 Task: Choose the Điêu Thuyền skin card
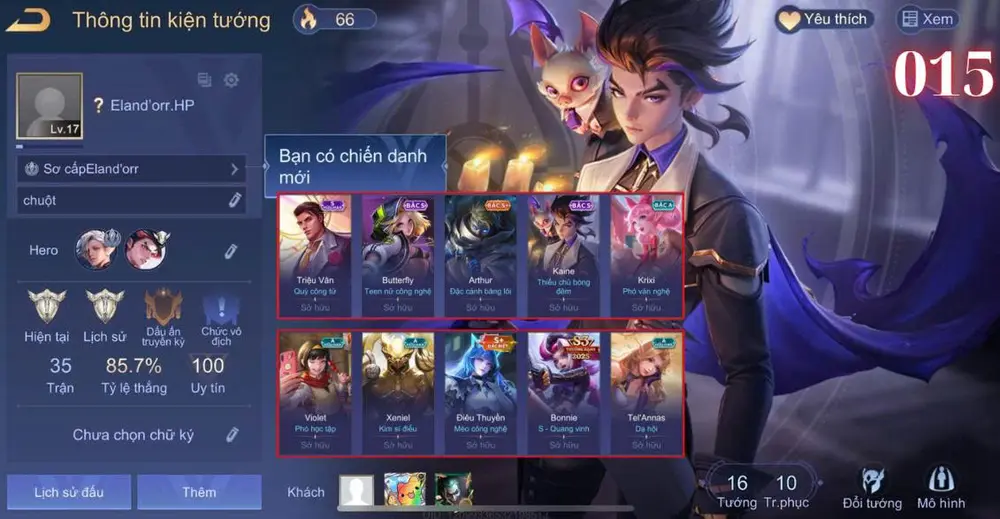tap(481, 392)
